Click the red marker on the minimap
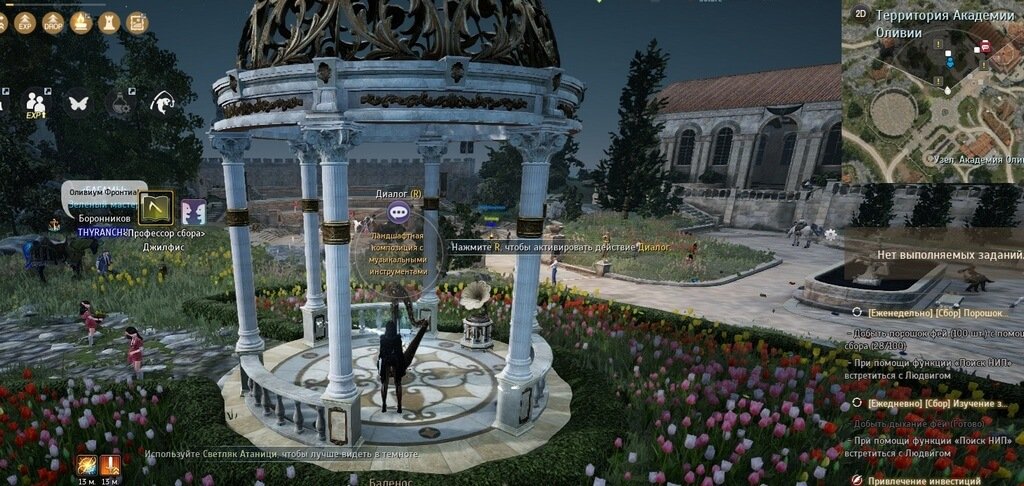Viewport: 1024px width, 486px height. point(985,46)
